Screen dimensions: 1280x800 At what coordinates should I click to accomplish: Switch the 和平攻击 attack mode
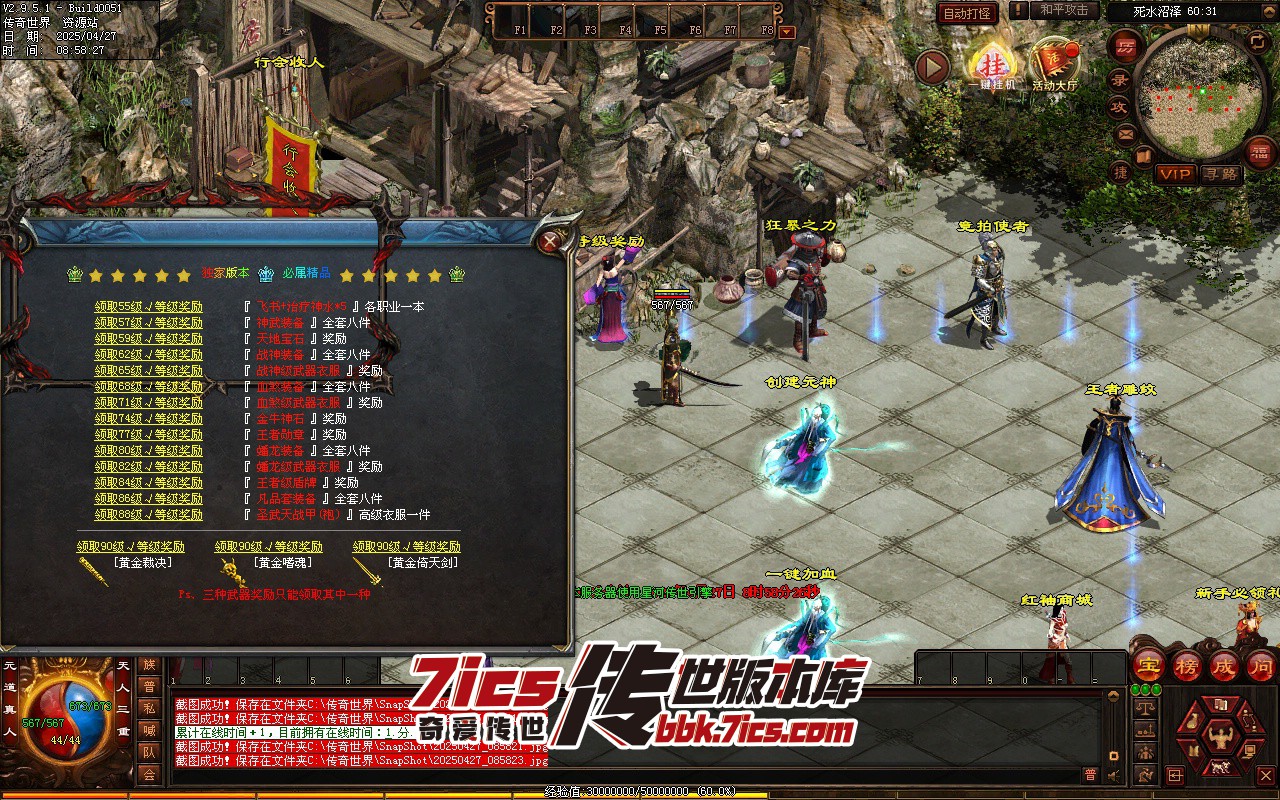click(1063, 10)
